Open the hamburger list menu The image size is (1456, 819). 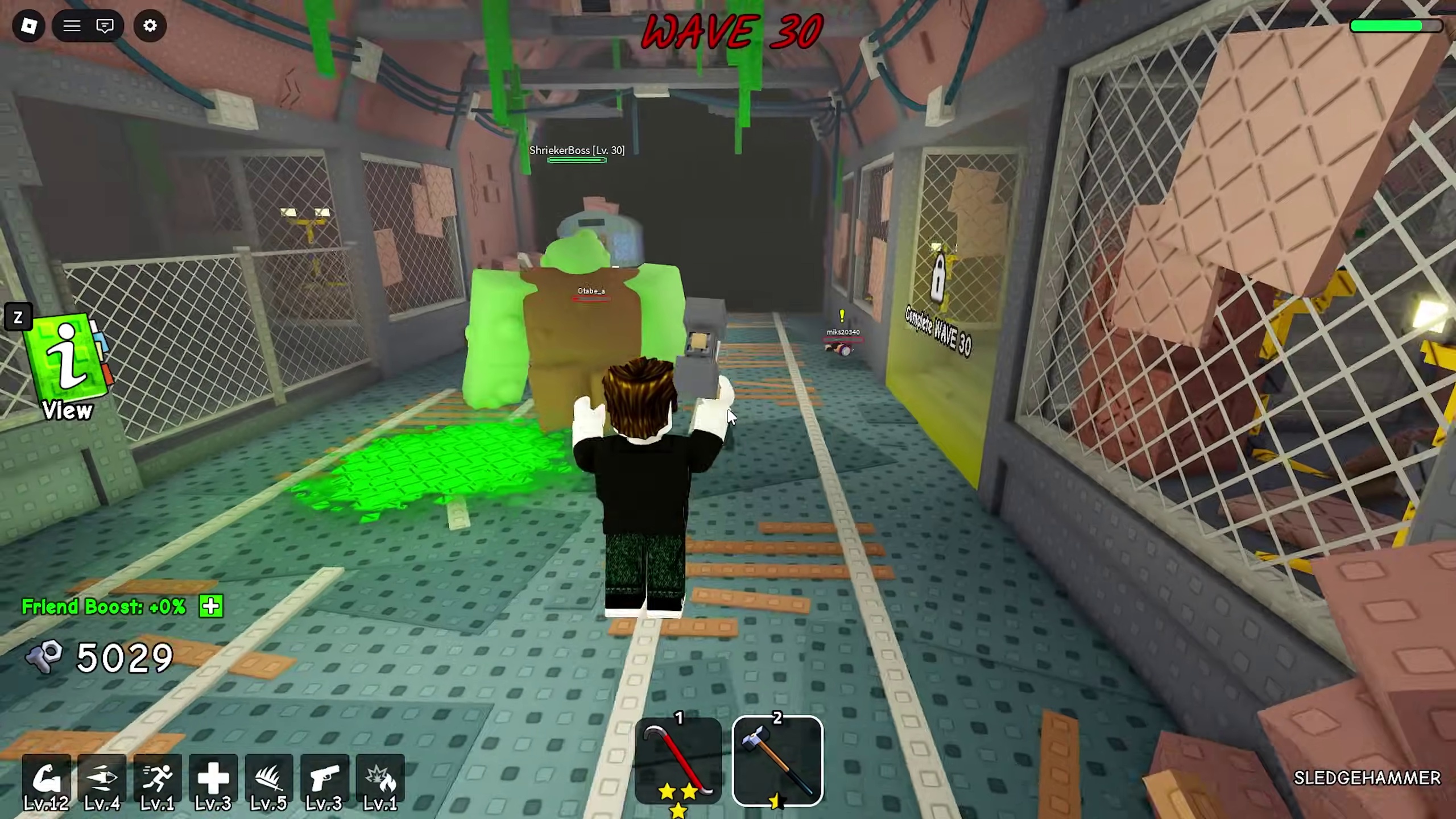click(72, 26)
